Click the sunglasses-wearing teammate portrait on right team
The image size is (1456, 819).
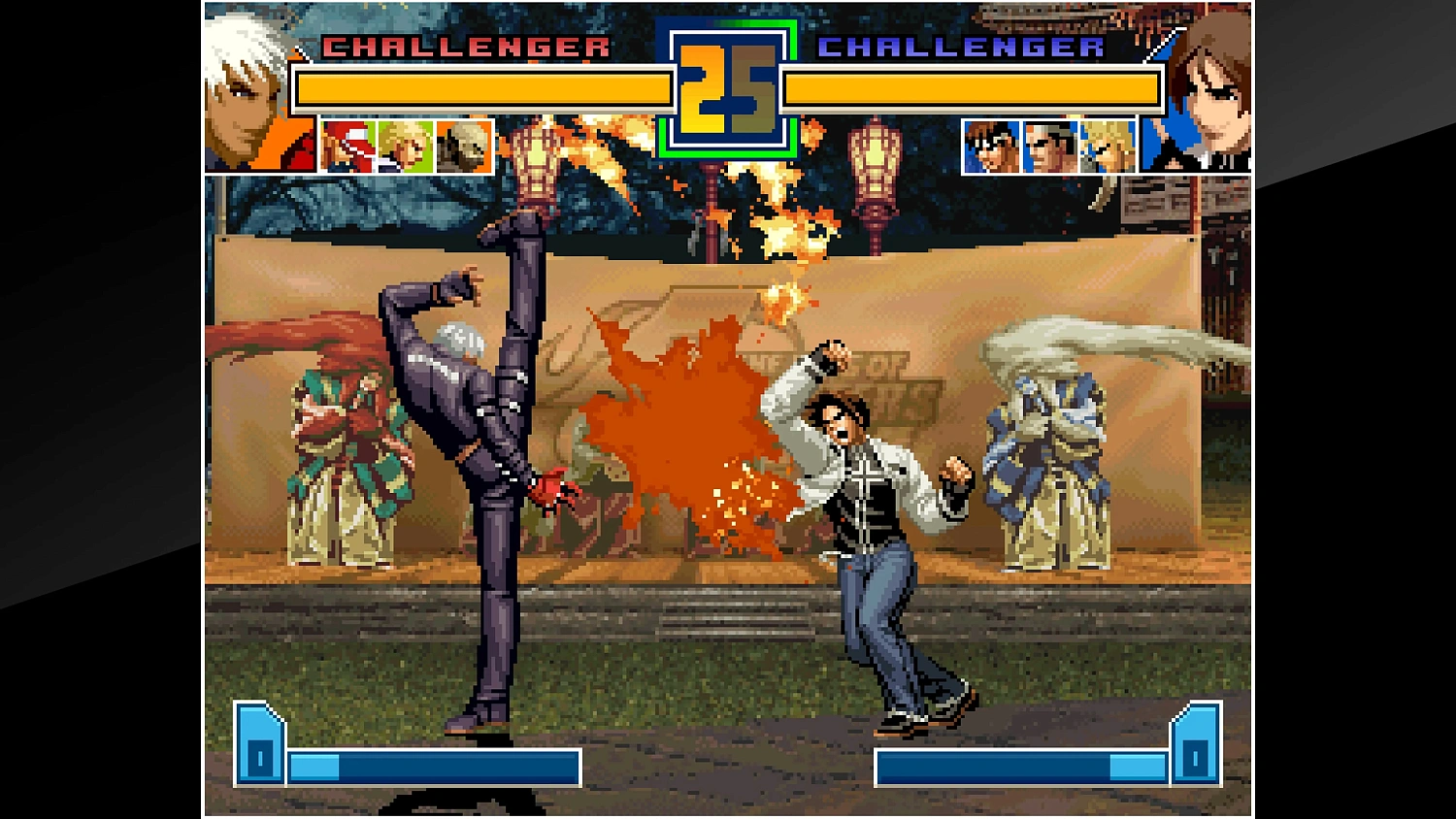pos(1047,147)
